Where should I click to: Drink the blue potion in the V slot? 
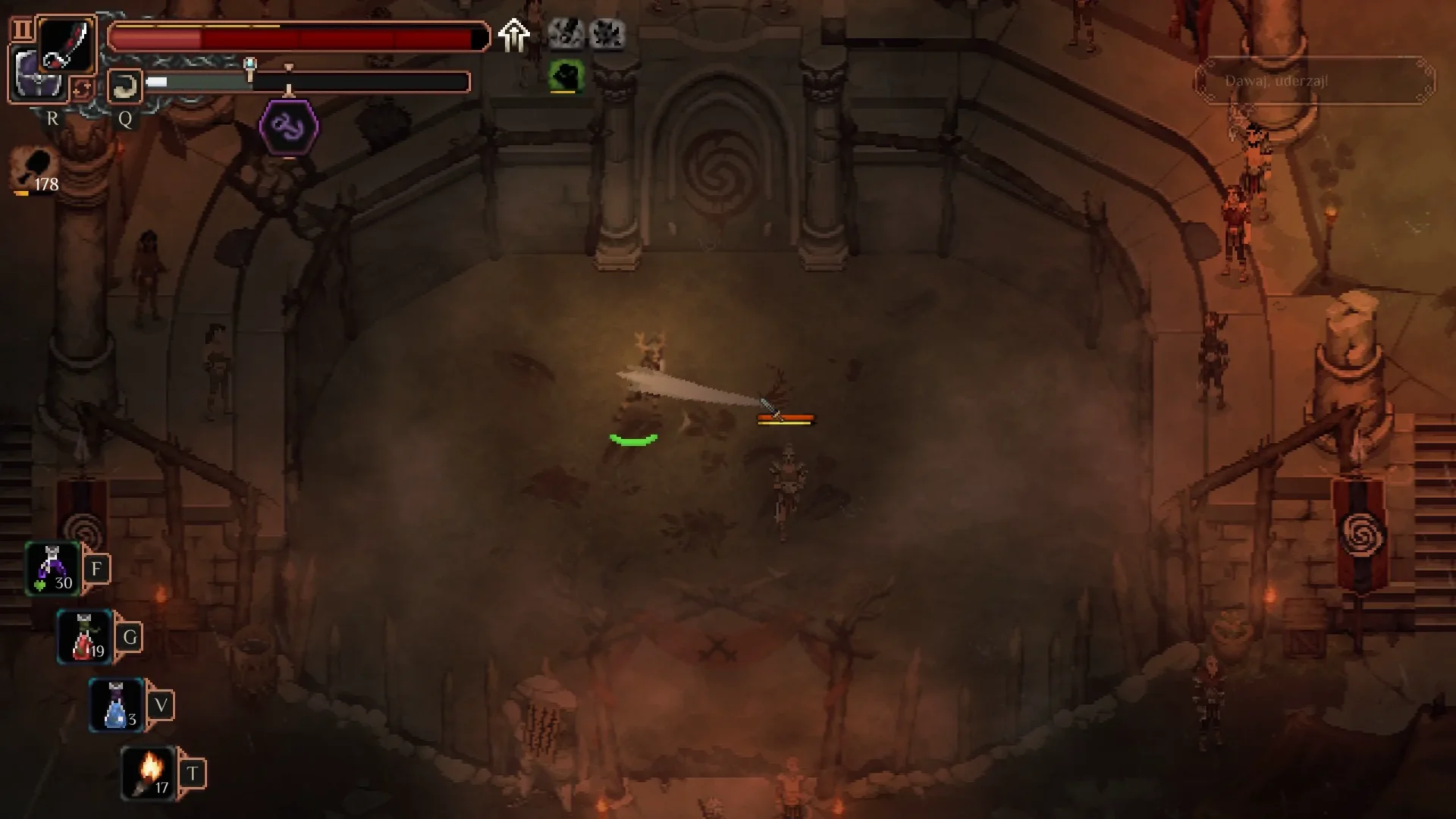point(115,704)
